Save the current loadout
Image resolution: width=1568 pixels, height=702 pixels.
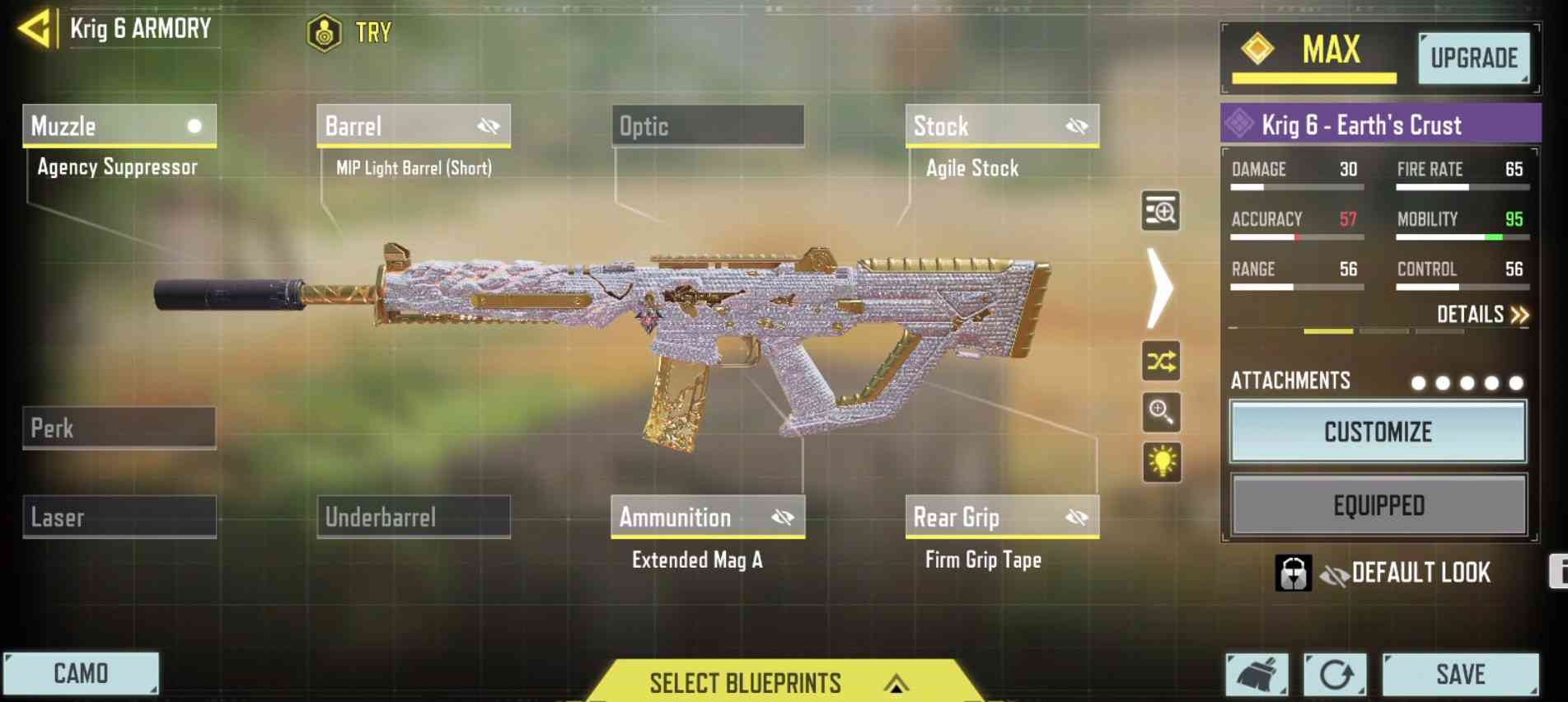click(x=1460, y=675)
